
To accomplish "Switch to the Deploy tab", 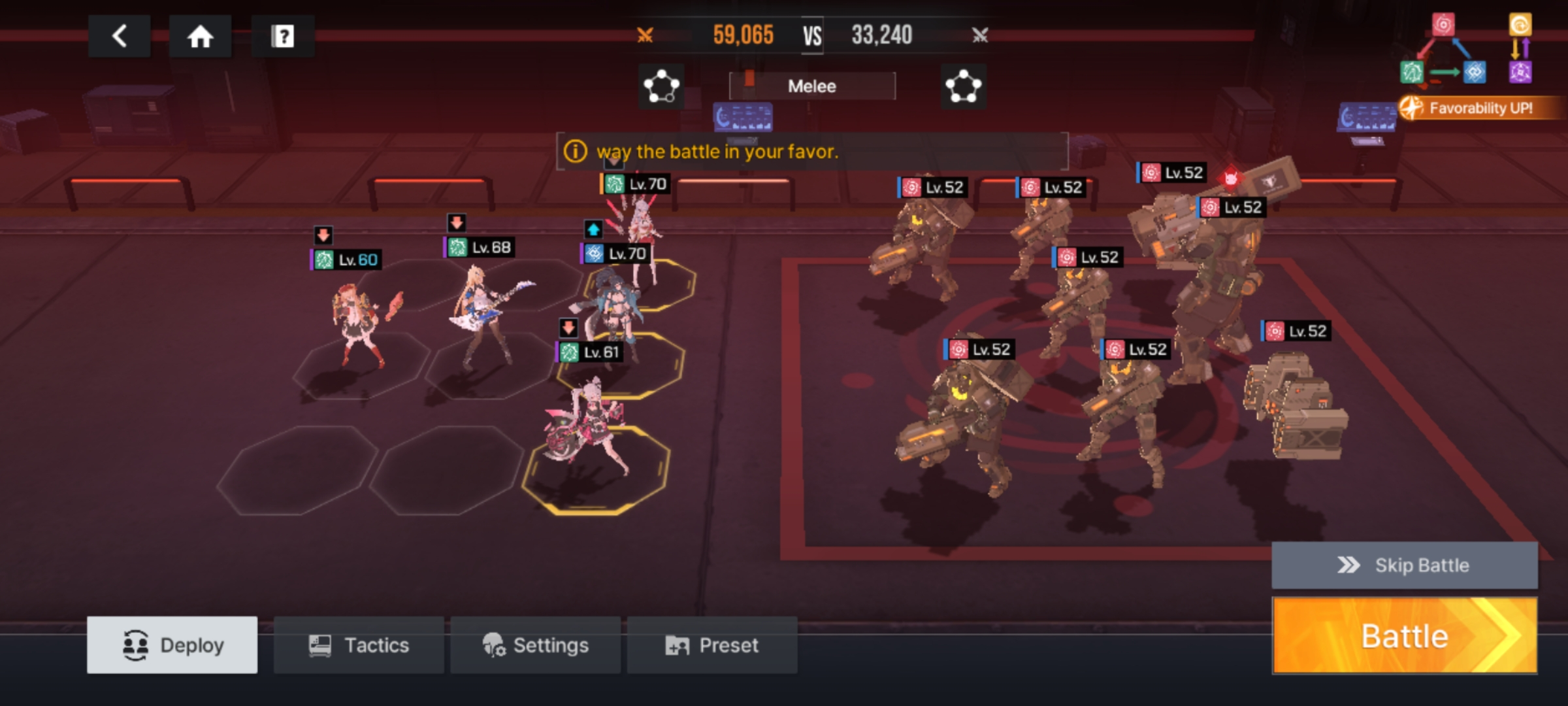I will (x=172, y=645).
